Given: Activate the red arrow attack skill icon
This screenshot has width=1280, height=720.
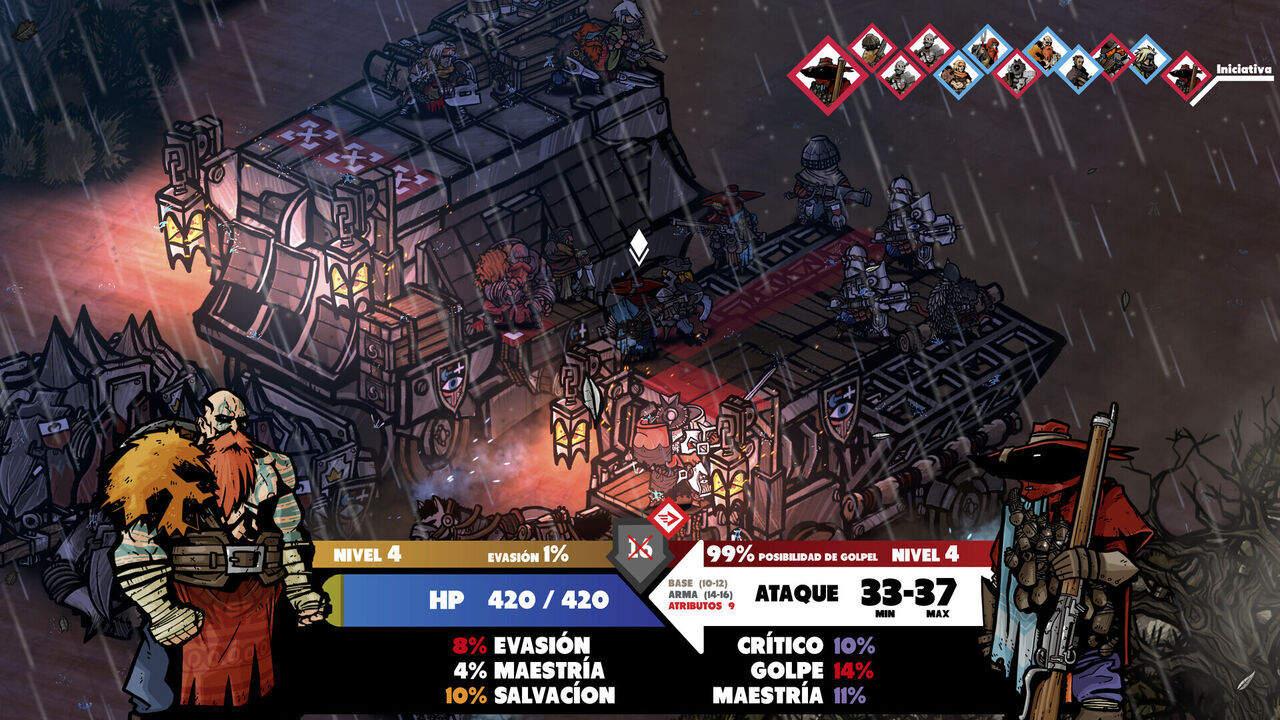Looking at the screenshot, I should [667, 519].
